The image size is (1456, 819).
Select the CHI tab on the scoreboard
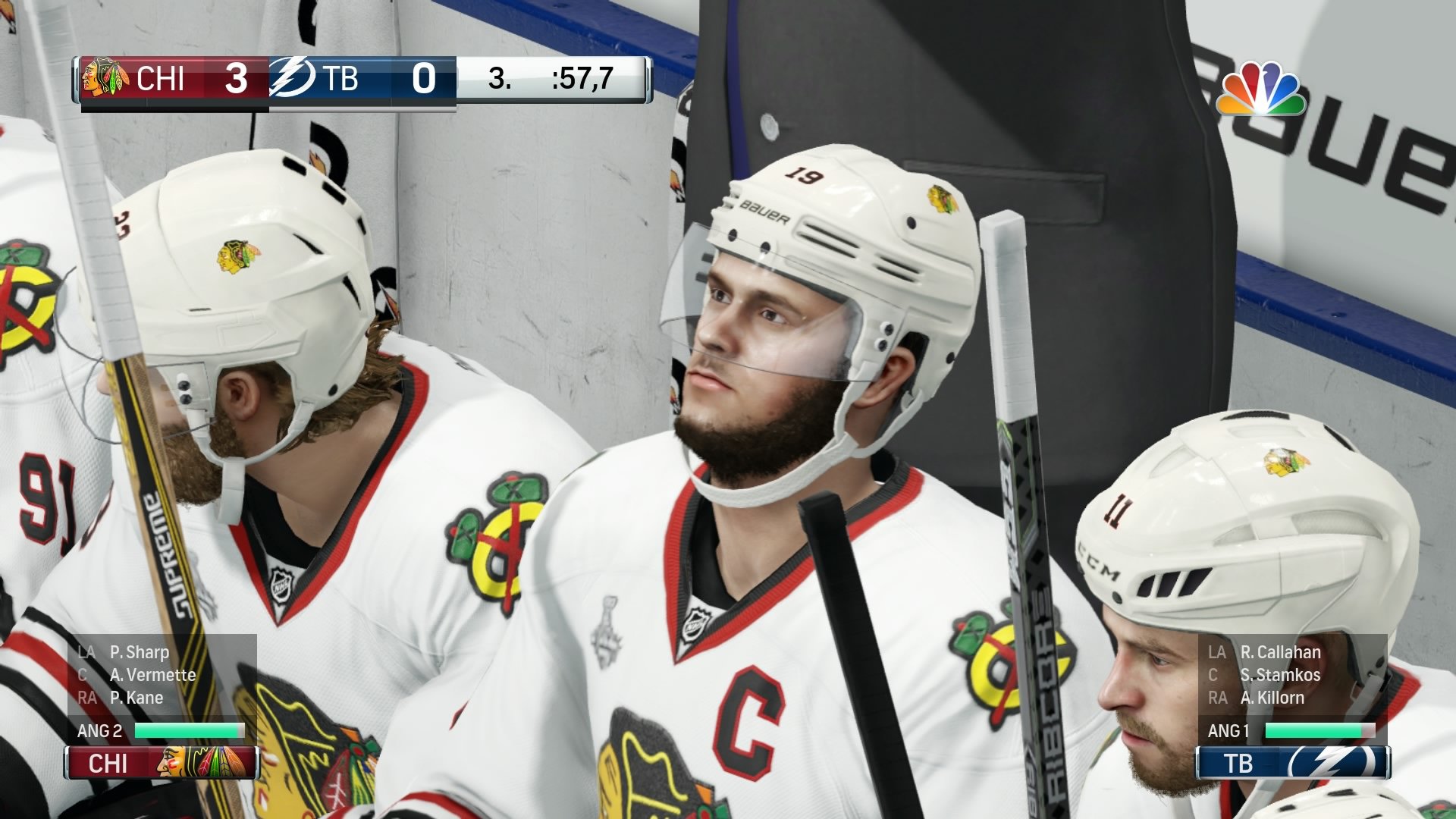tap(161, 79)
